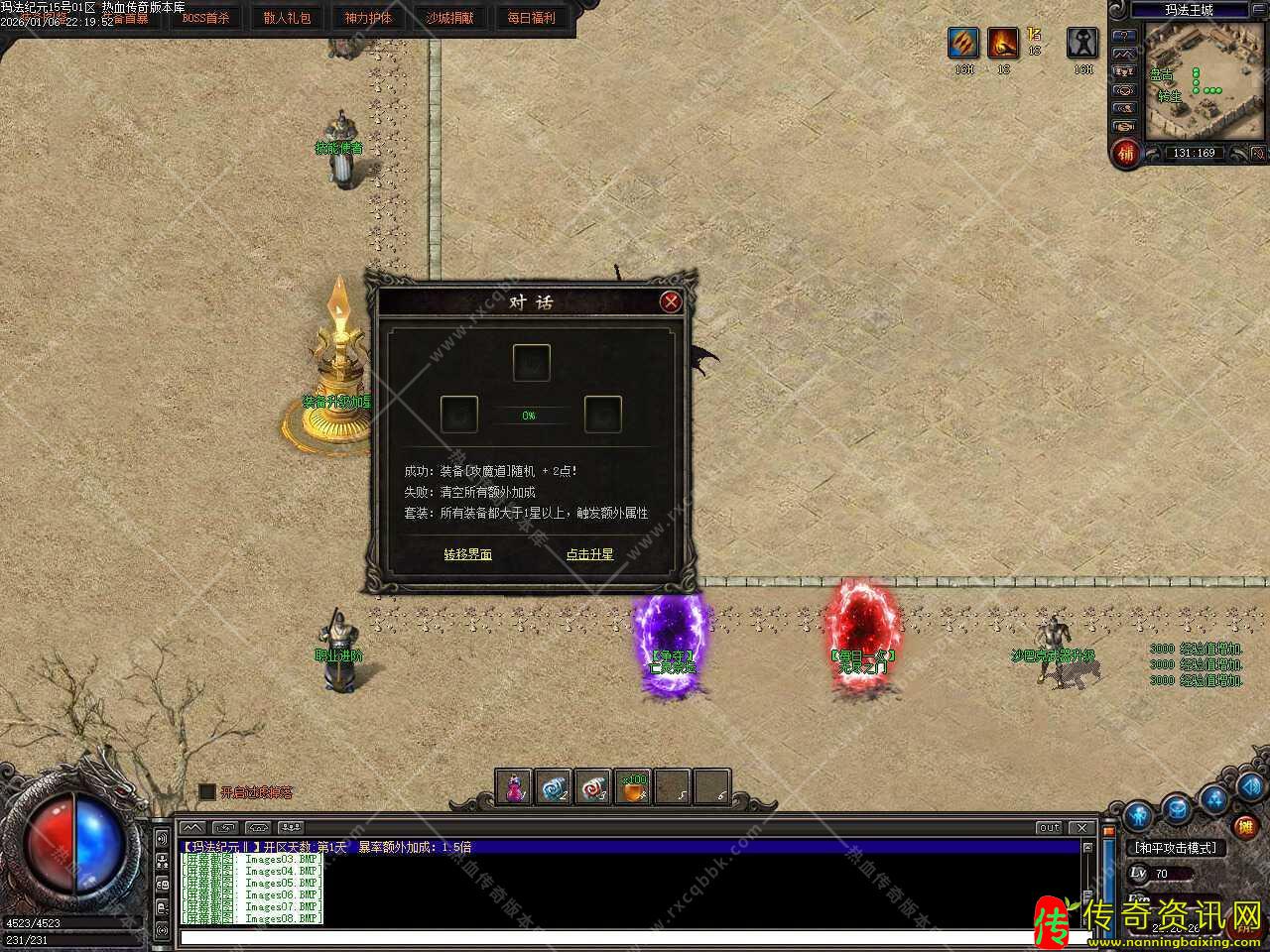Open the BOSS首杀 menu
This screenshot has height=952, width=1270.
pyautogui.click(x=205, y=18)
